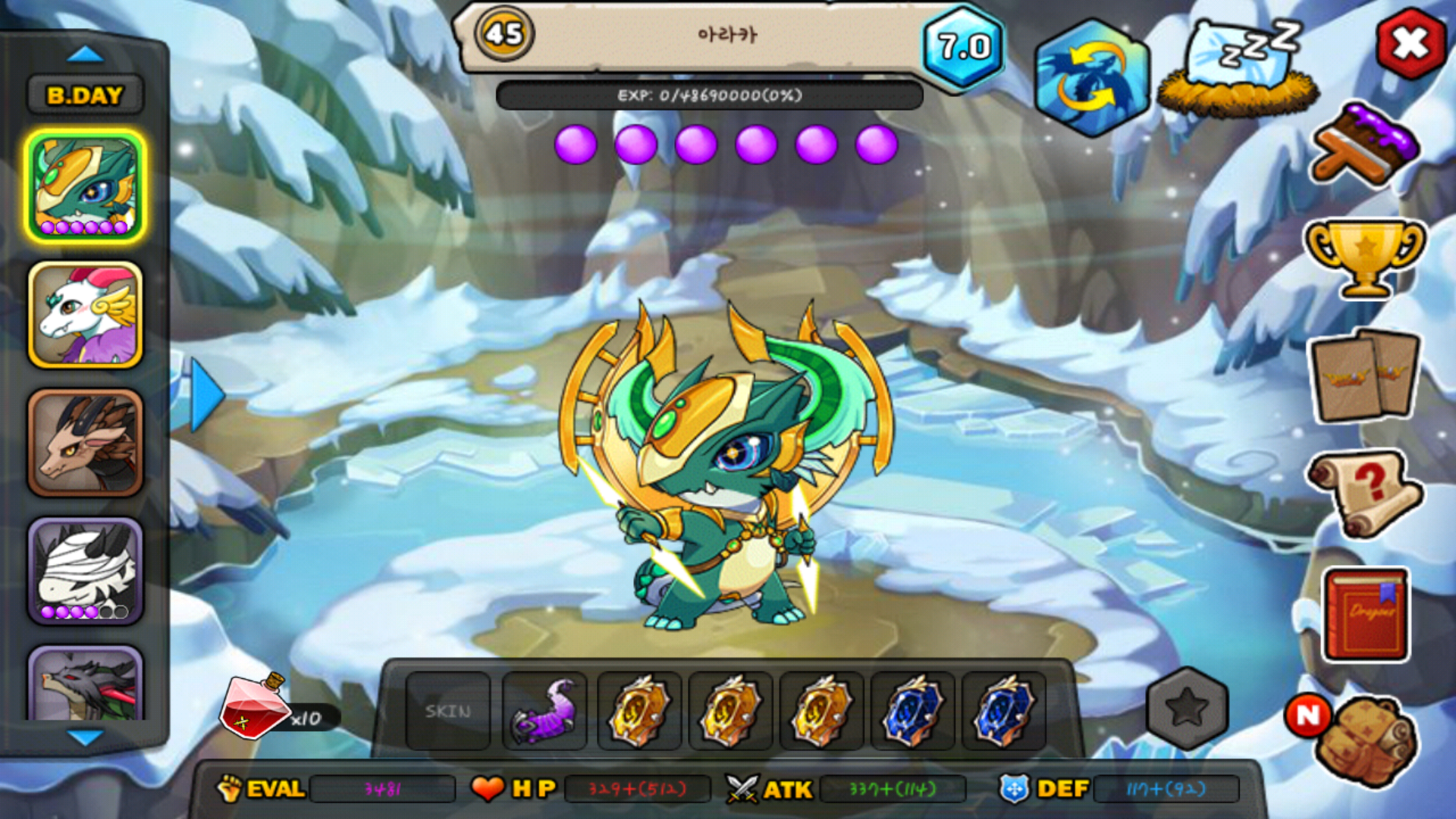Click the down arrow below dragon list
The height and width of the screenshot is (819, 1456).
[85, 737]
